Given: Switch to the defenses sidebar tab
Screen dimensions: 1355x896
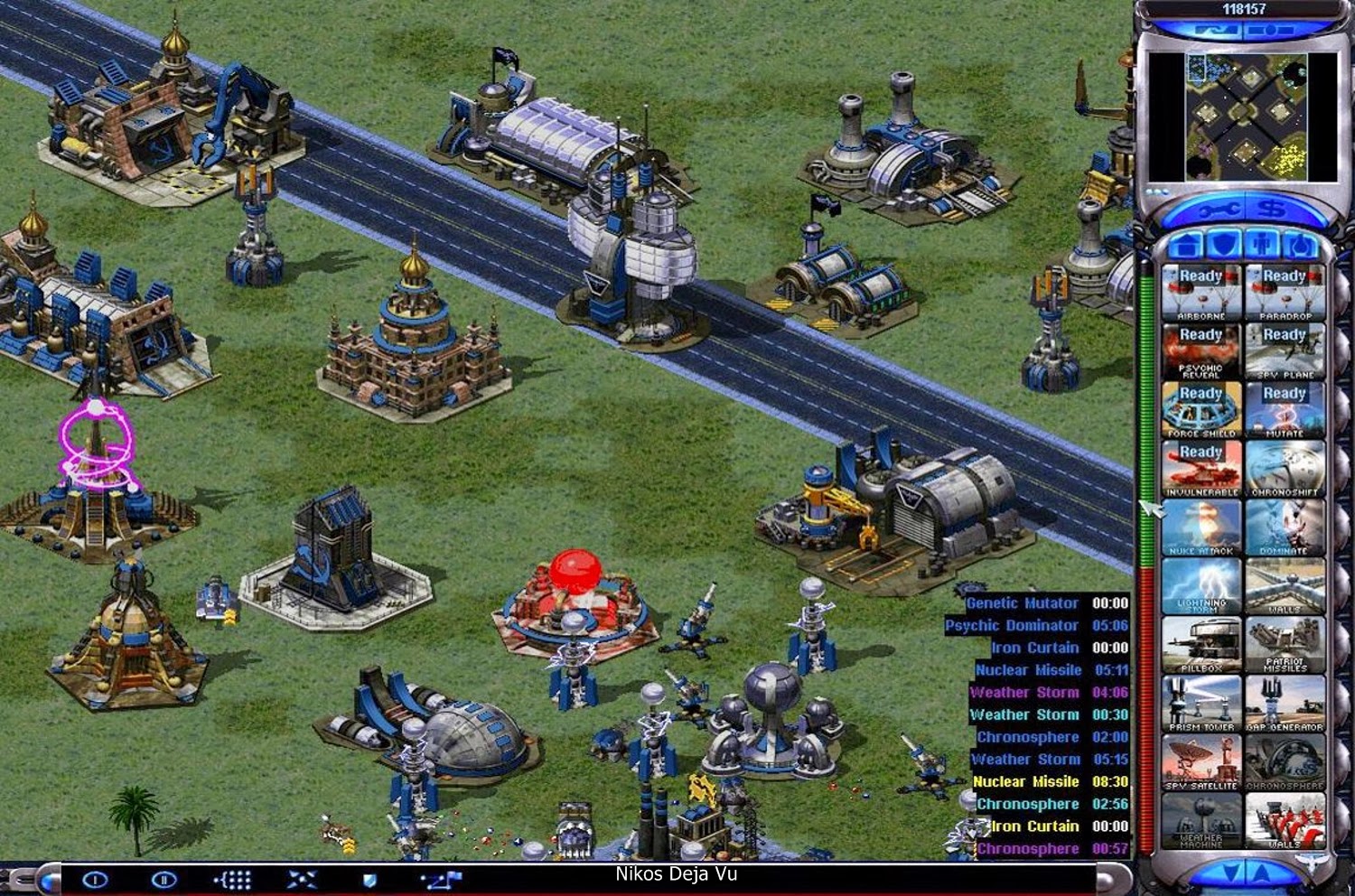Looking at the screenshot, I should (1225, 244).
